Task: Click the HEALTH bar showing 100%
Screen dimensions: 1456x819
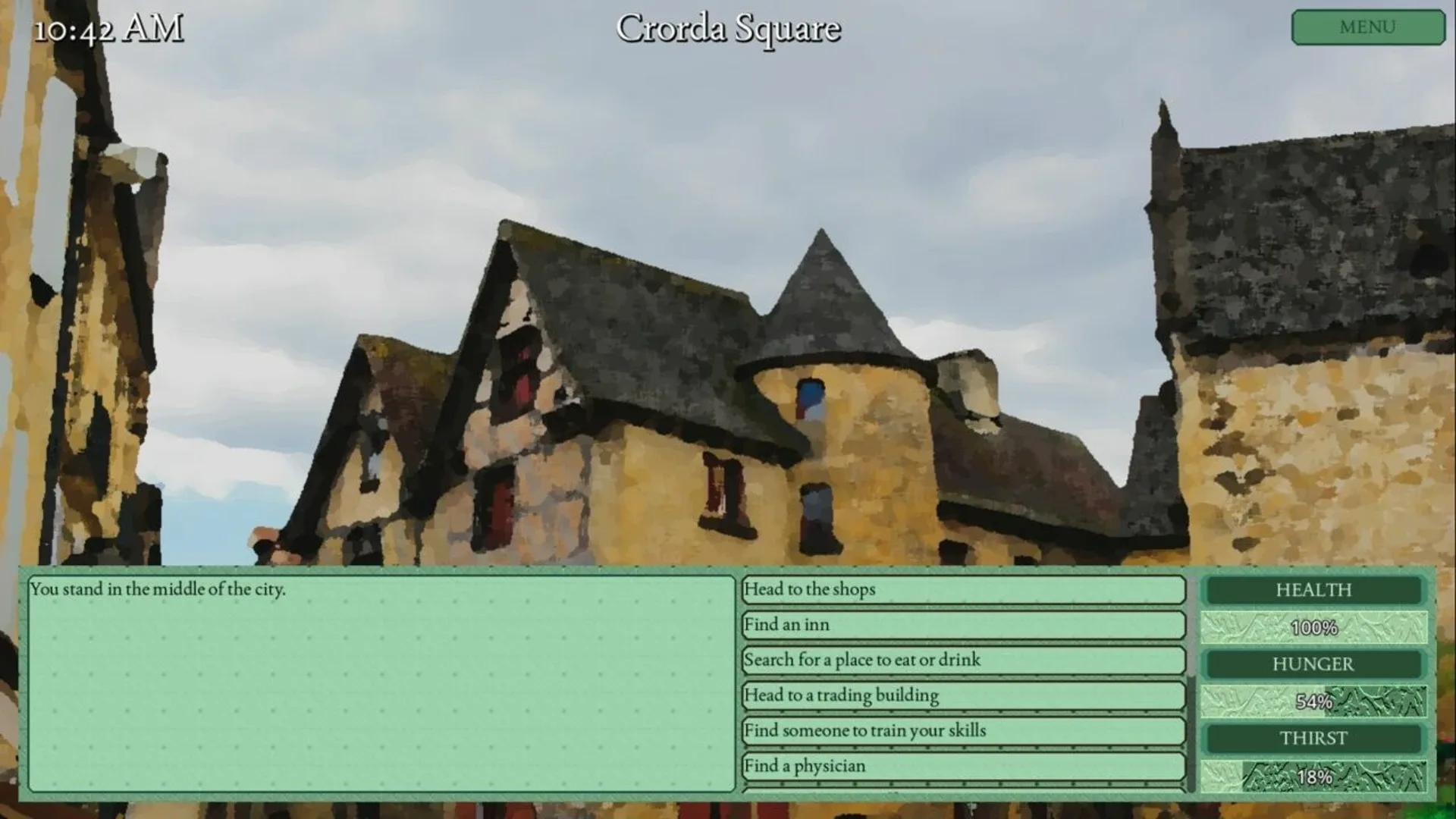Action: pyautogui.click(x=1314, y=627)
